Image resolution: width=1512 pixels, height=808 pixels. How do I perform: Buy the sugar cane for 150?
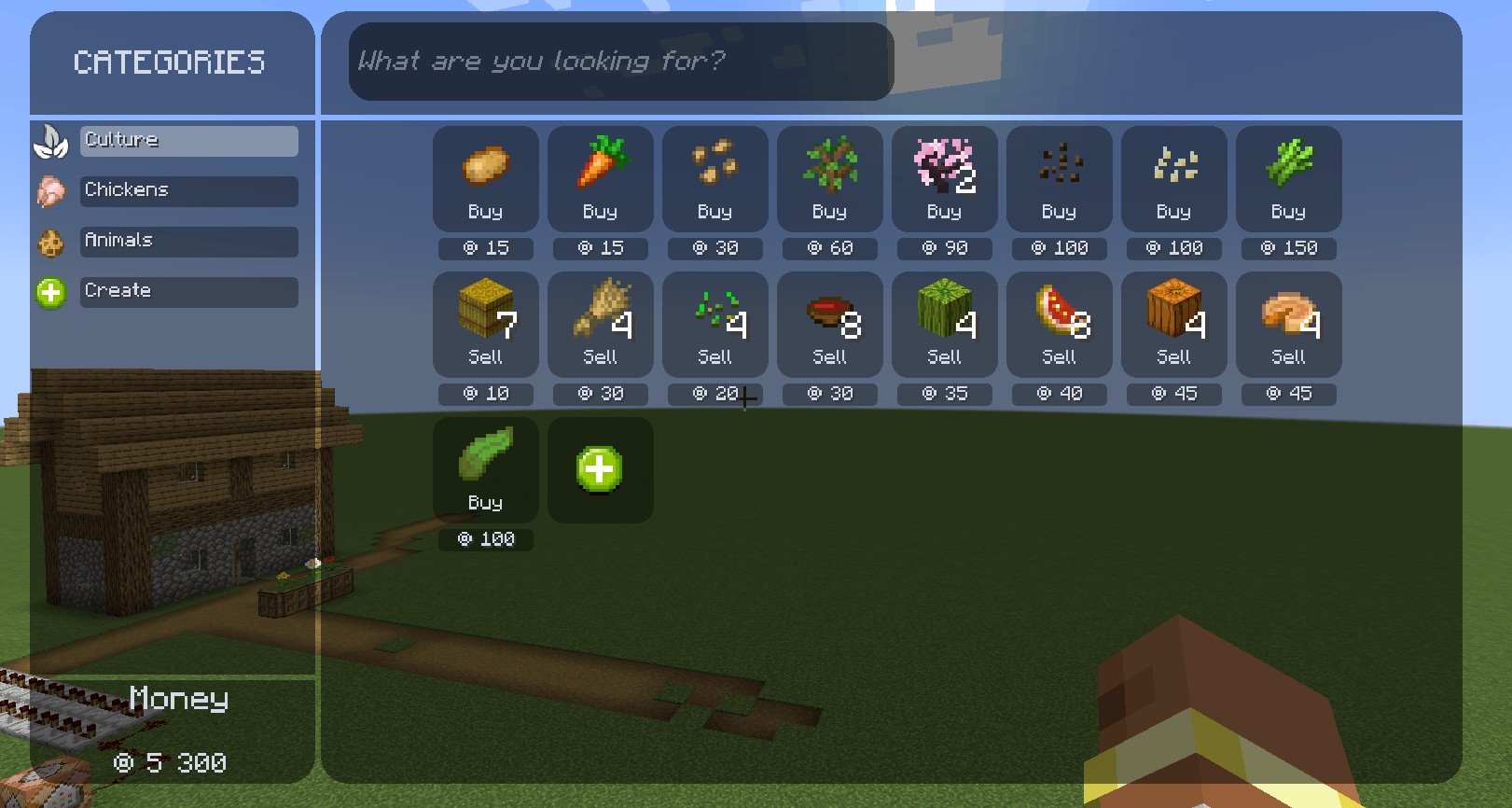(1288, 179)
